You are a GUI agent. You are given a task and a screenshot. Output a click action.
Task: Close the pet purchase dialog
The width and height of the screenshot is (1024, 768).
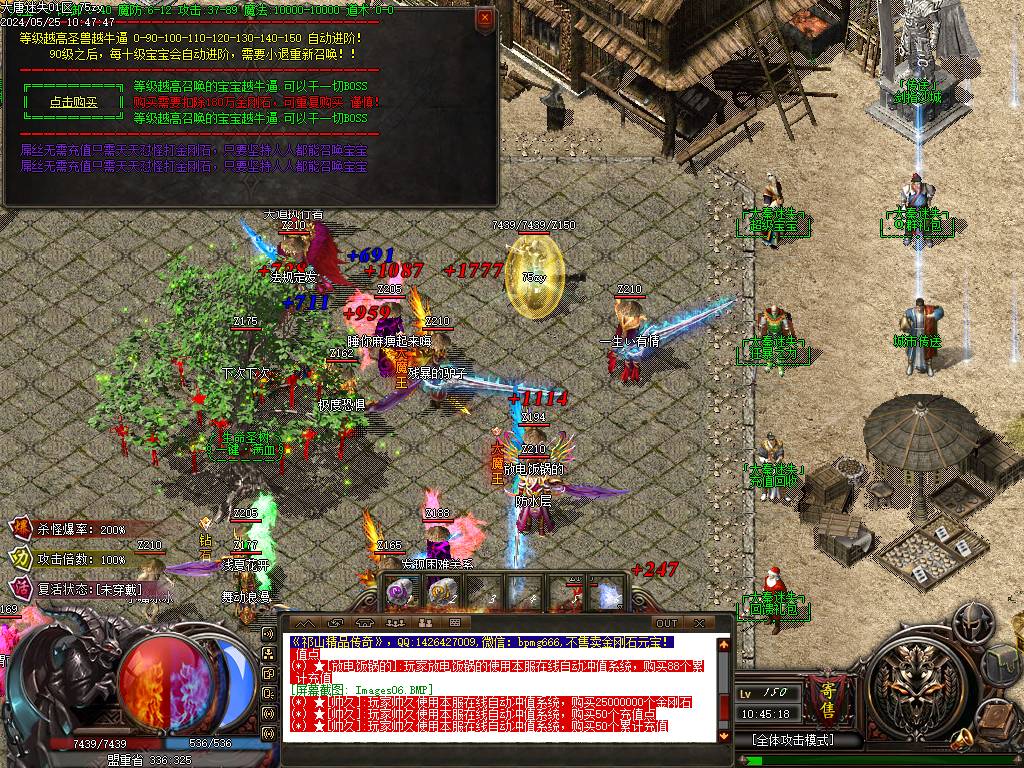[485, 17]
